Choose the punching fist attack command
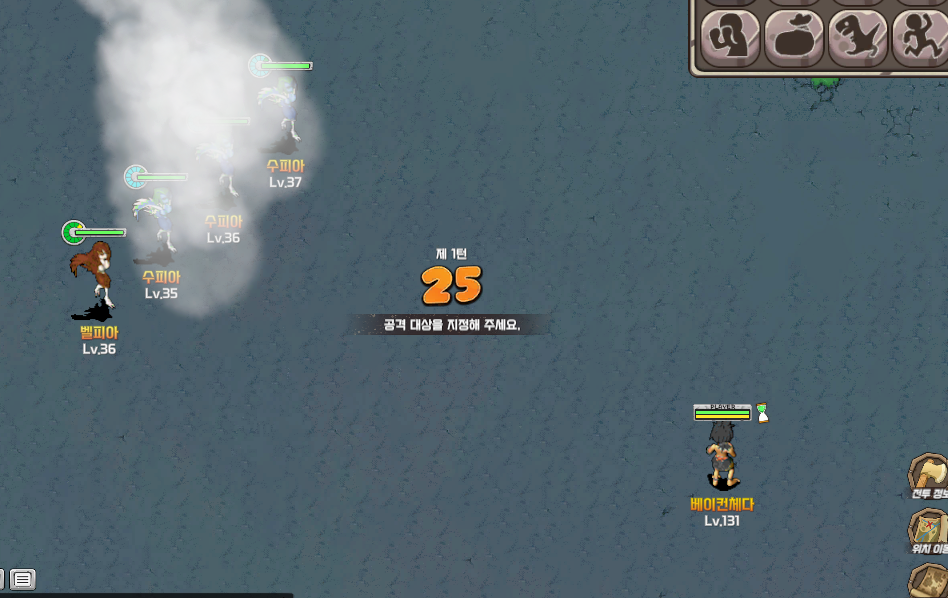 730,39
